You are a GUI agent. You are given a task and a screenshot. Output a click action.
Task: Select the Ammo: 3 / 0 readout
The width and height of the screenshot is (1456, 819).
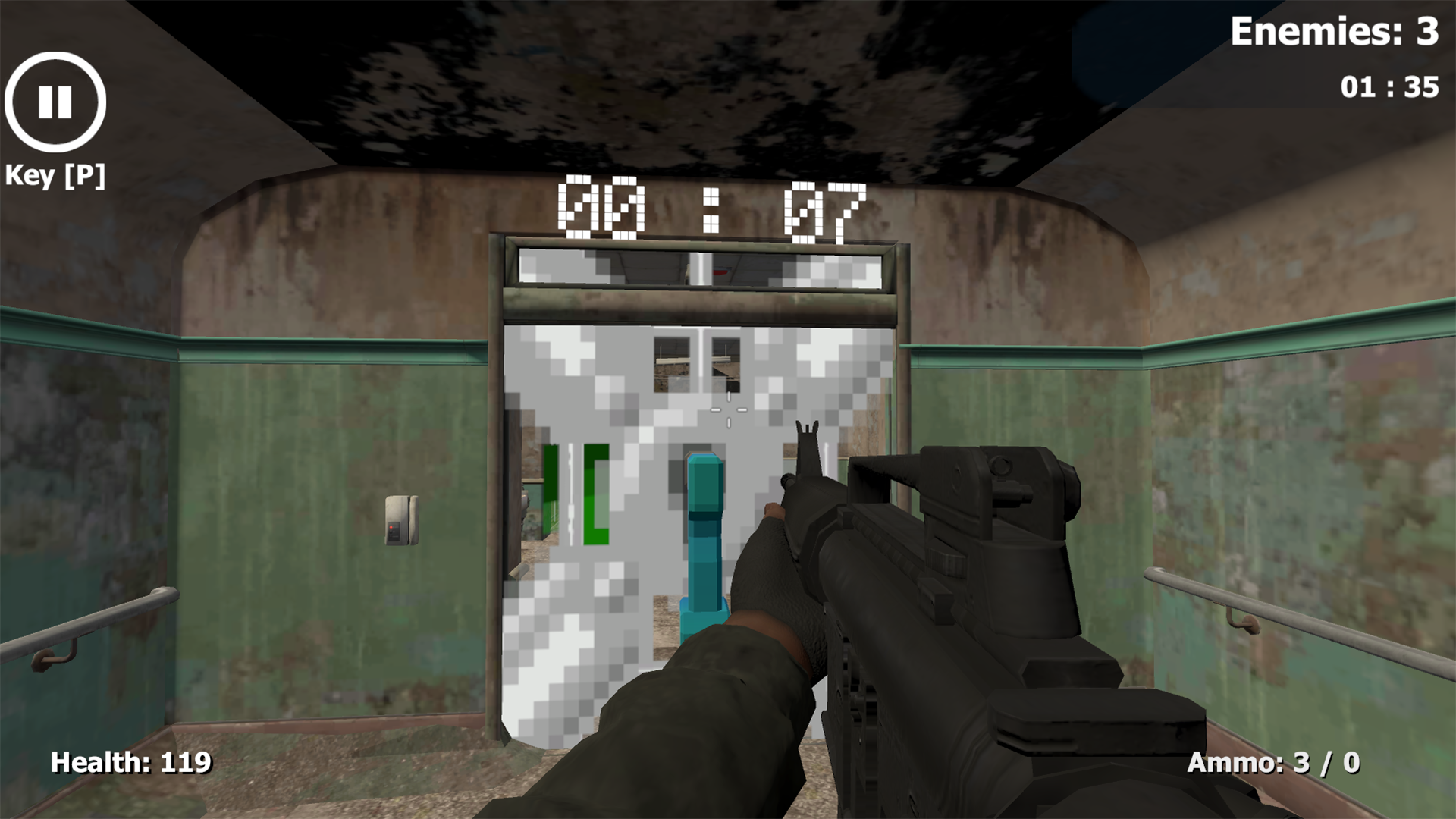point(1274,762)
